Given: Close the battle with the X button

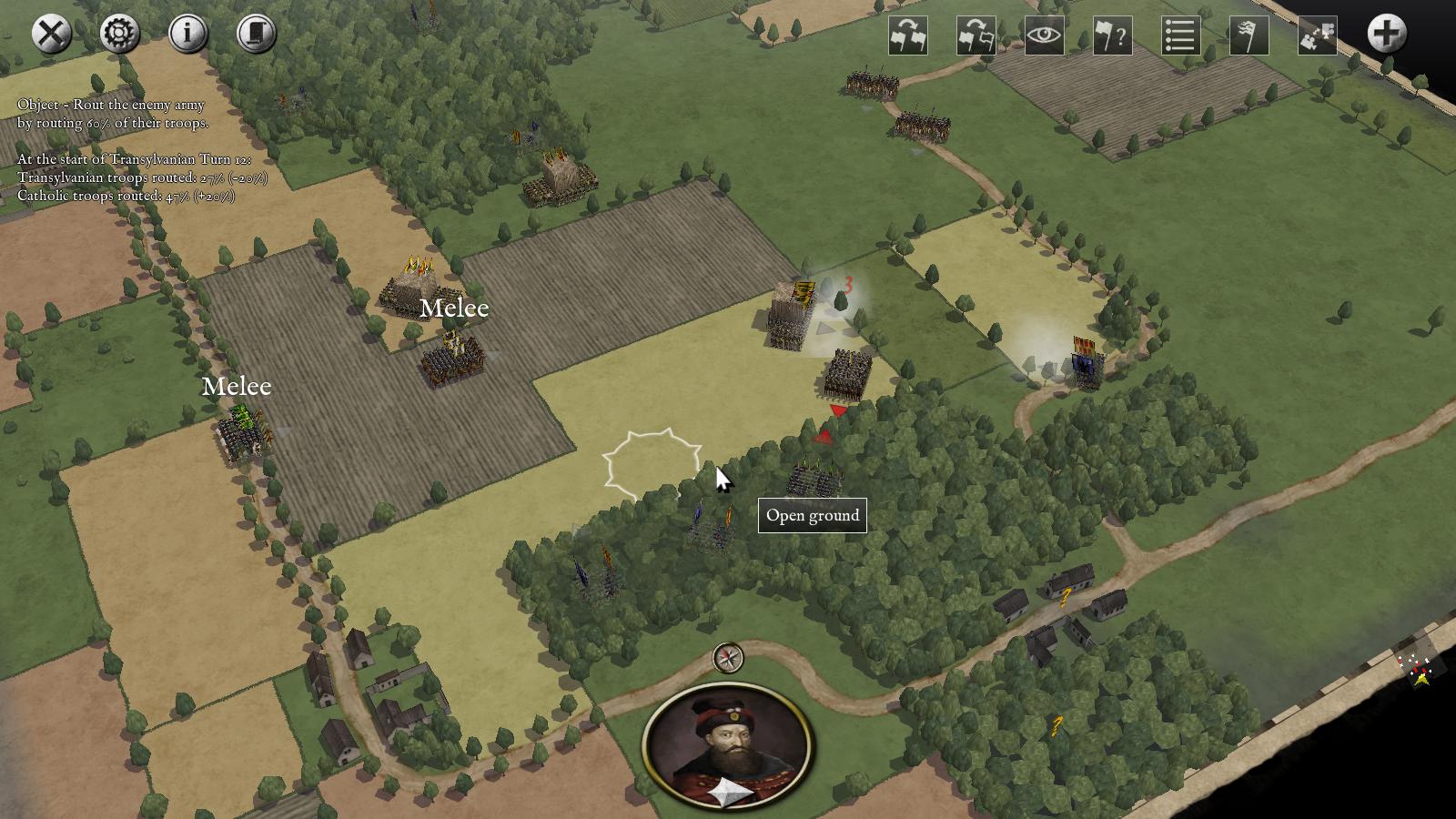Looking at the screenshot, I should coord(52,35).
